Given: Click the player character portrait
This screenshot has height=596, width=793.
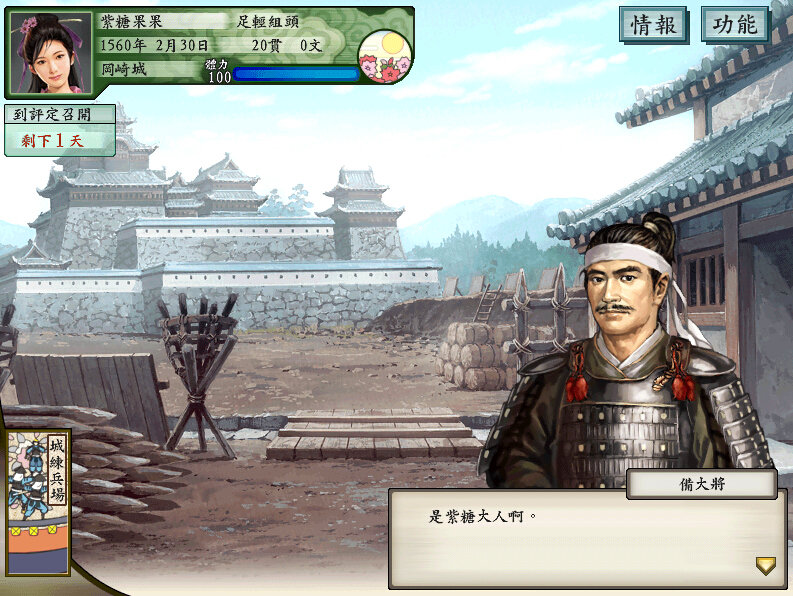Looking at the screenshot, I should tap(49, 52).
